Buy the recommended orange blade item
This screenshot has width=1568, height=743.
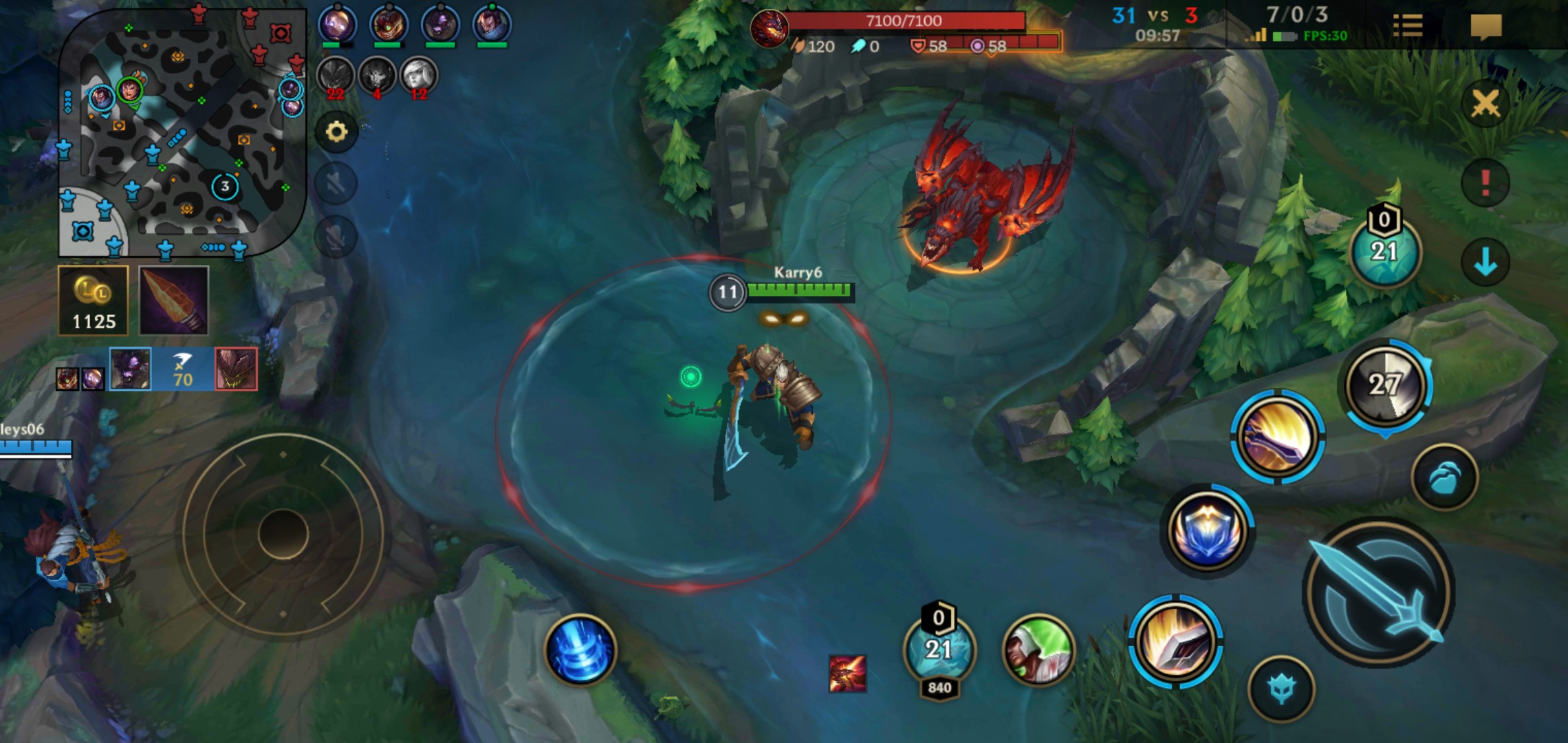[174, 301]
